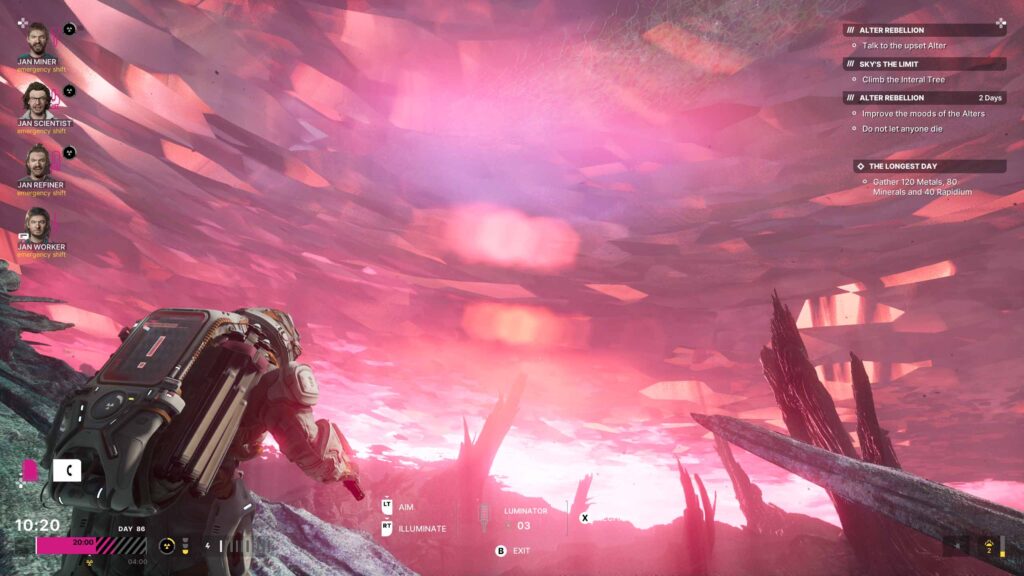Select Jan Refiner's portrait
The width and height of the screenshot is (1024, 576).
tap(37, 162)
